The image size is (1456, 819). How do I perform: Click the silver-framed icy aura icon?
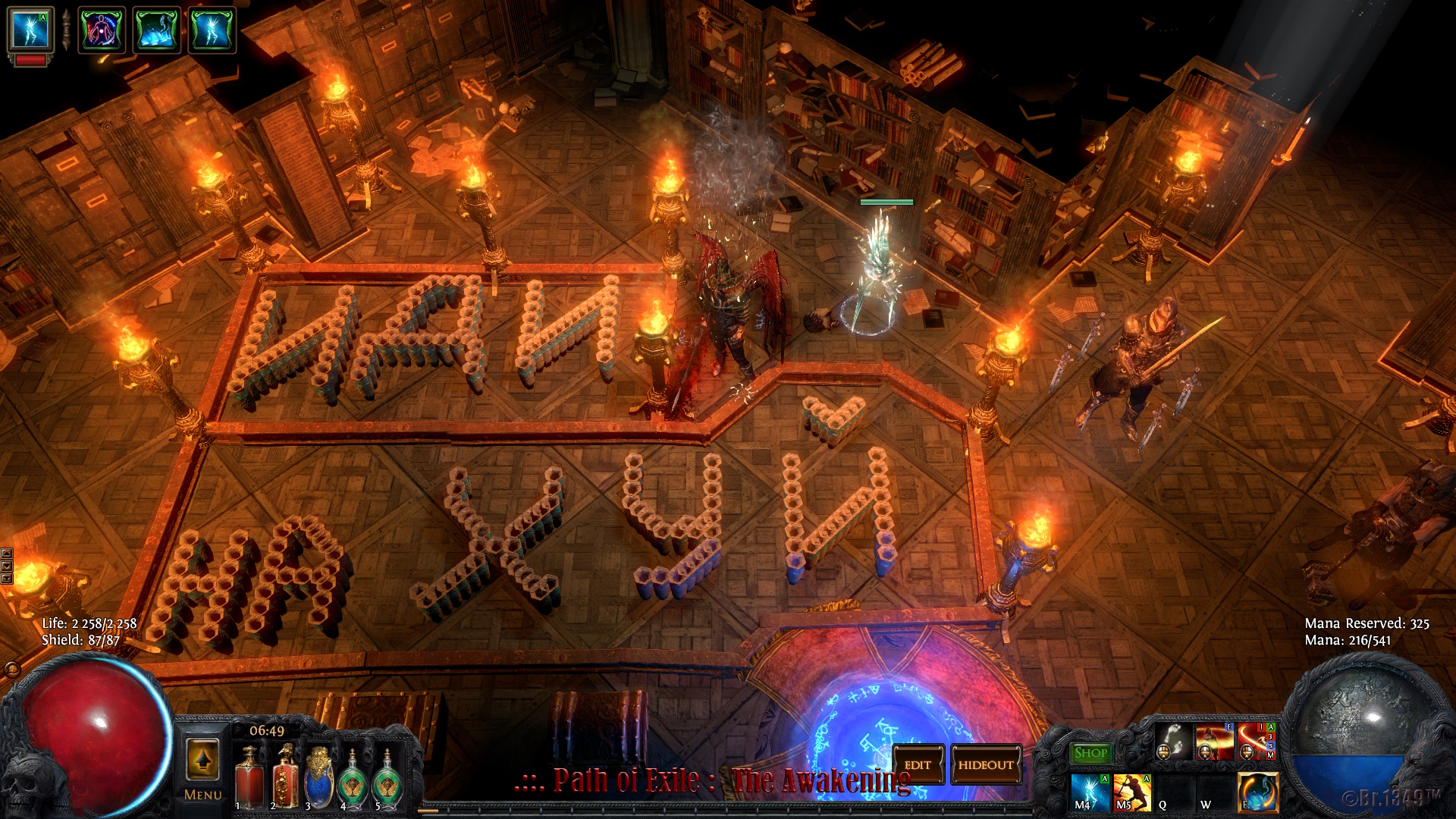[30, 30]
